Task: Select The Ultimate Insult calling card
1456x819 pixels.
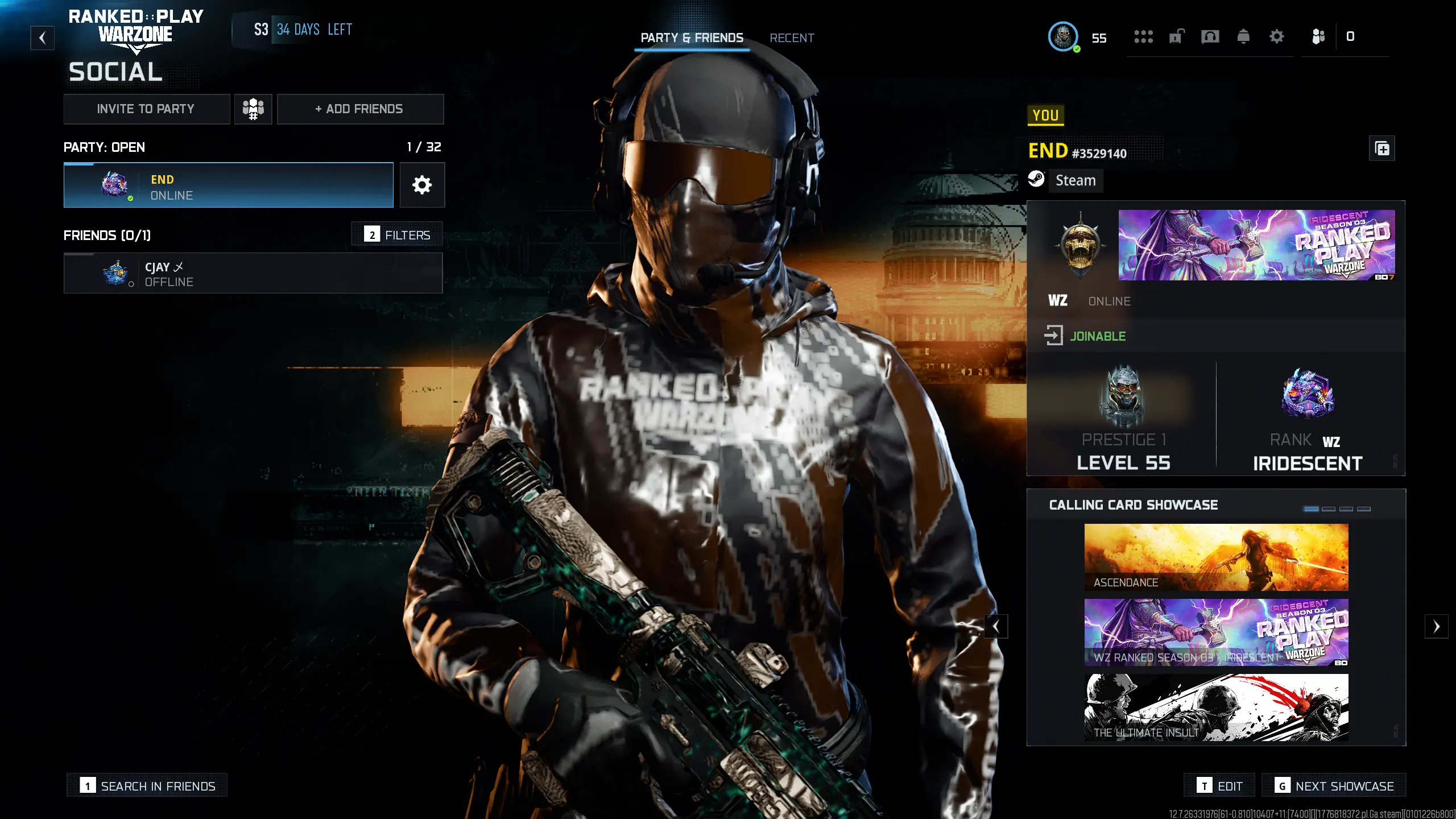Action: [x=1216, y=708]
